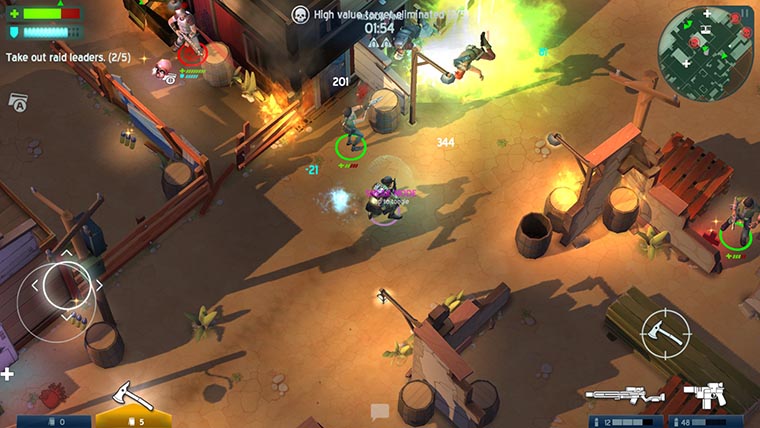Image resolution: width=760 pixels, height=428 pixels.
Task: Select the sniper rifle weapon
Action: tap(626, 397)
